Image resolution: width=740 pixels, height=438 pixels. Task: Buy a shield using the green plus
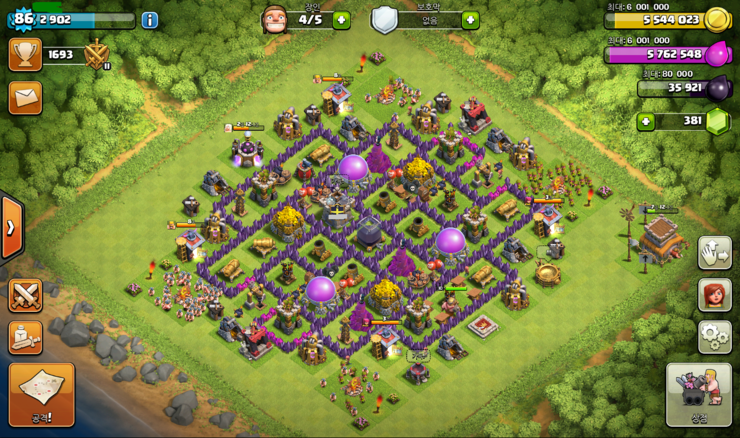[470, 20]
